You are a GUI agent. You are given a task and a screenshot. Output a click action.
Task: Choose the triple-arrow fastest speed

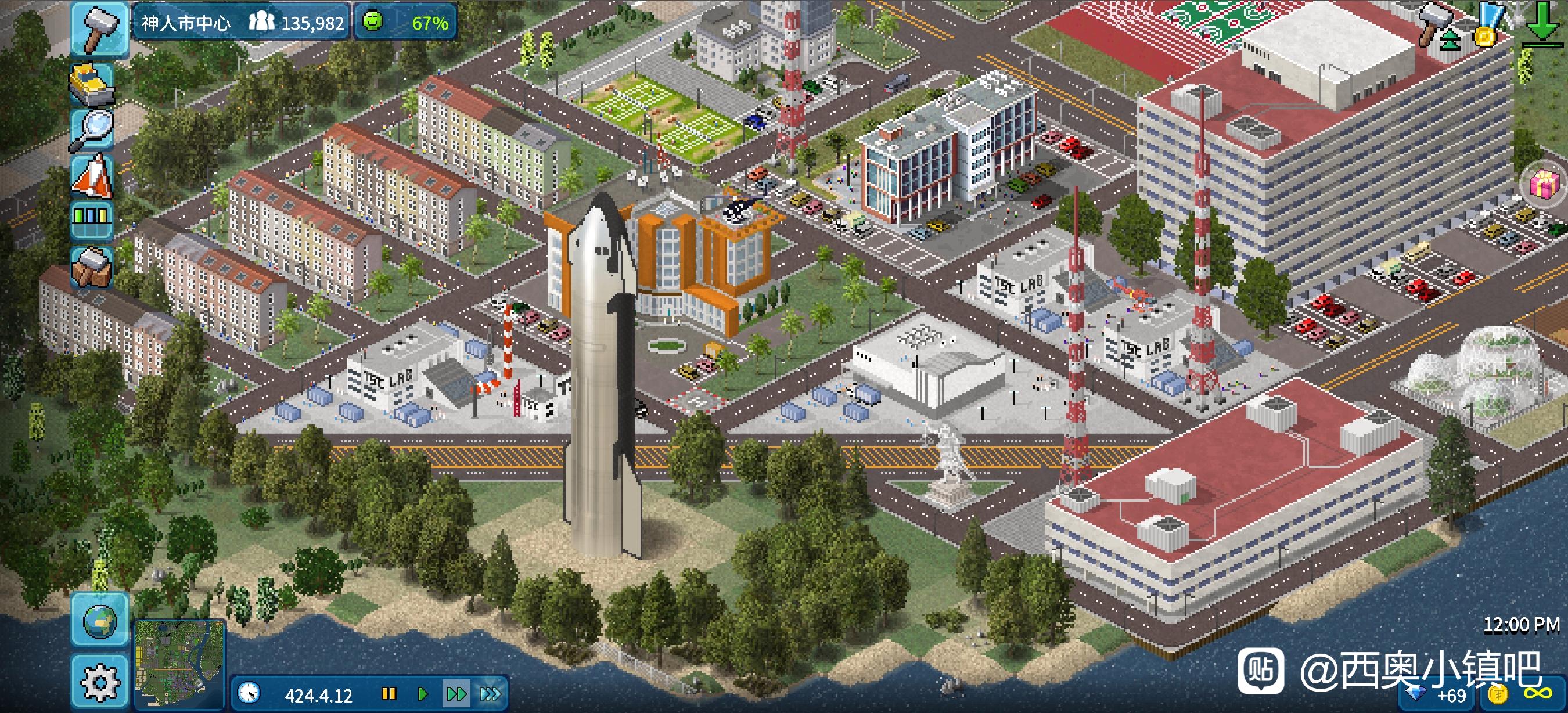[491, 693]
